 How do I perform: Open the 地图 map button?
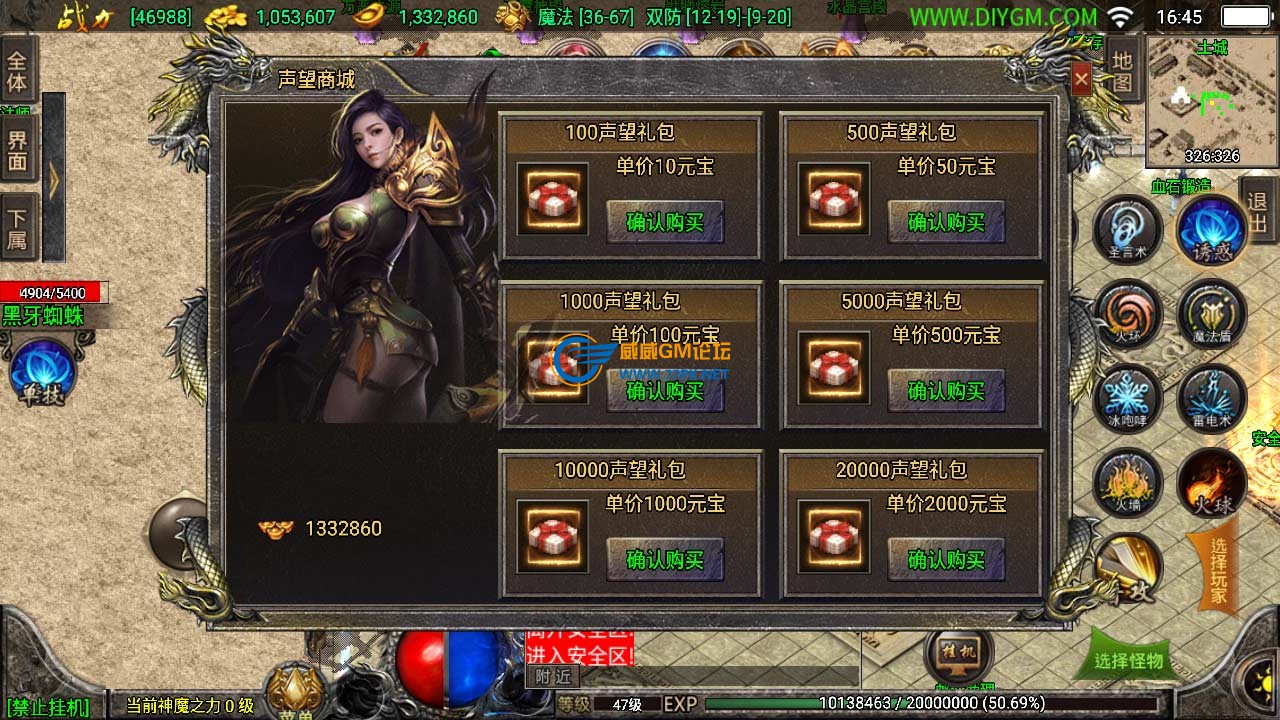tap(1122, 72)
